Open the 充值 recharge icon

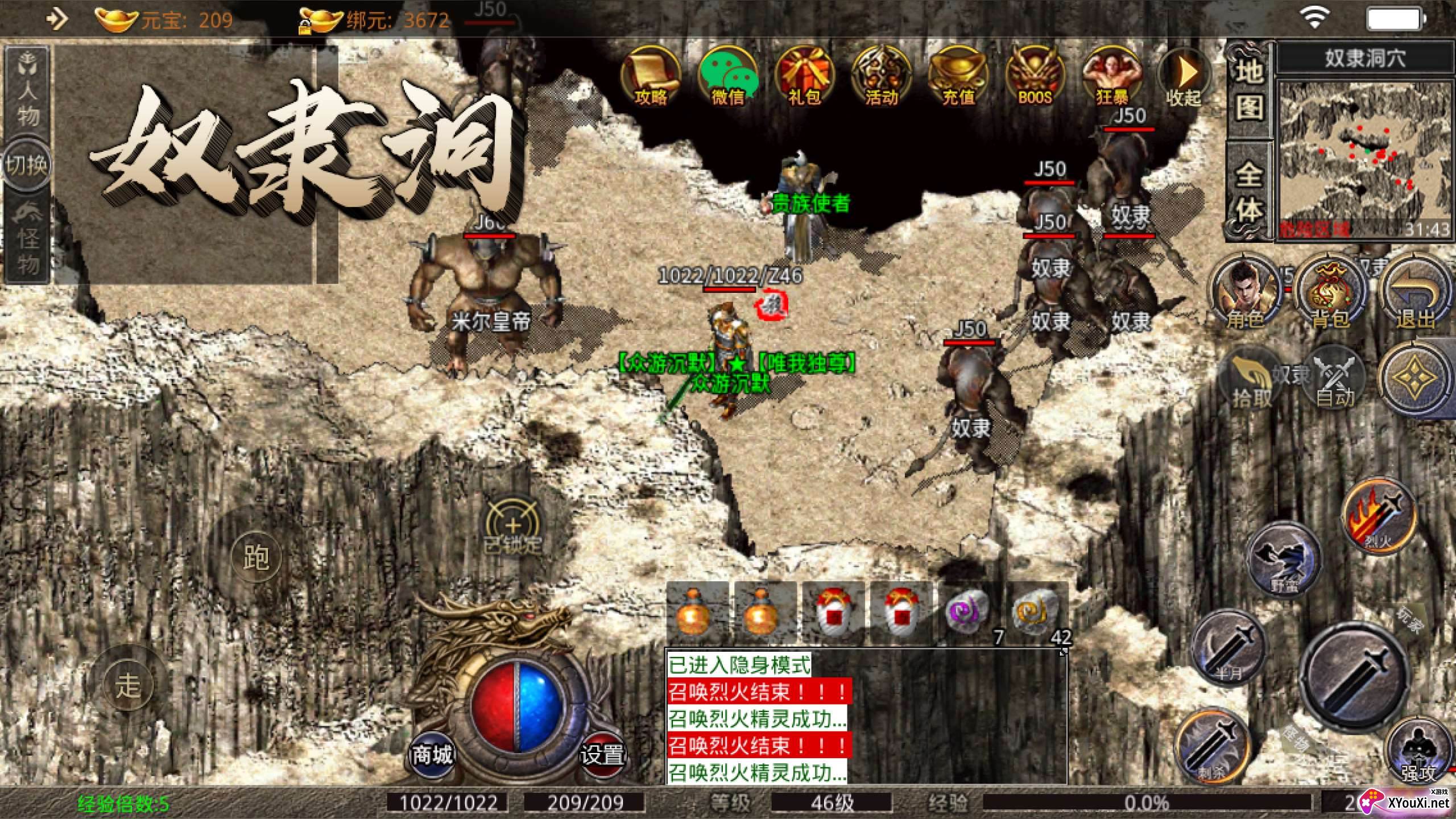(x=958, y=77)
